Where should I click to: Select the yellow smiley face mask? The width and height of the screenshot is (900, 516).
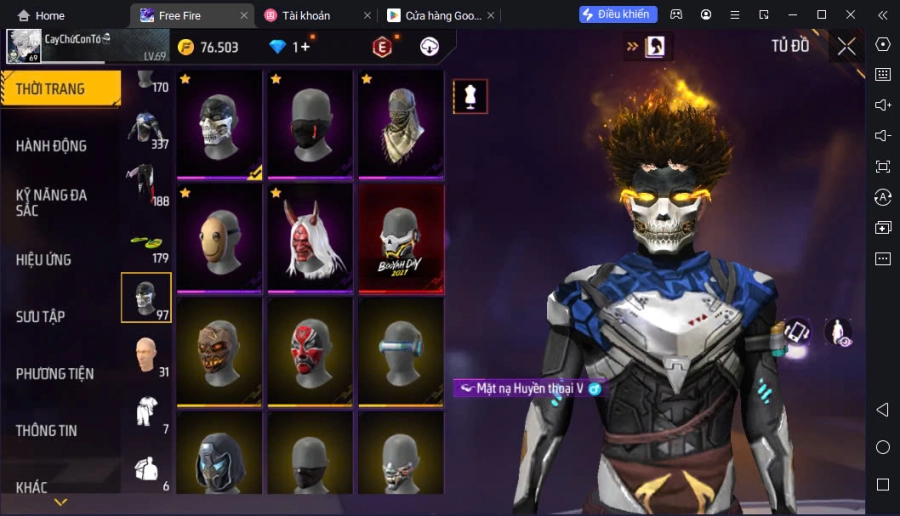(218, 238)
